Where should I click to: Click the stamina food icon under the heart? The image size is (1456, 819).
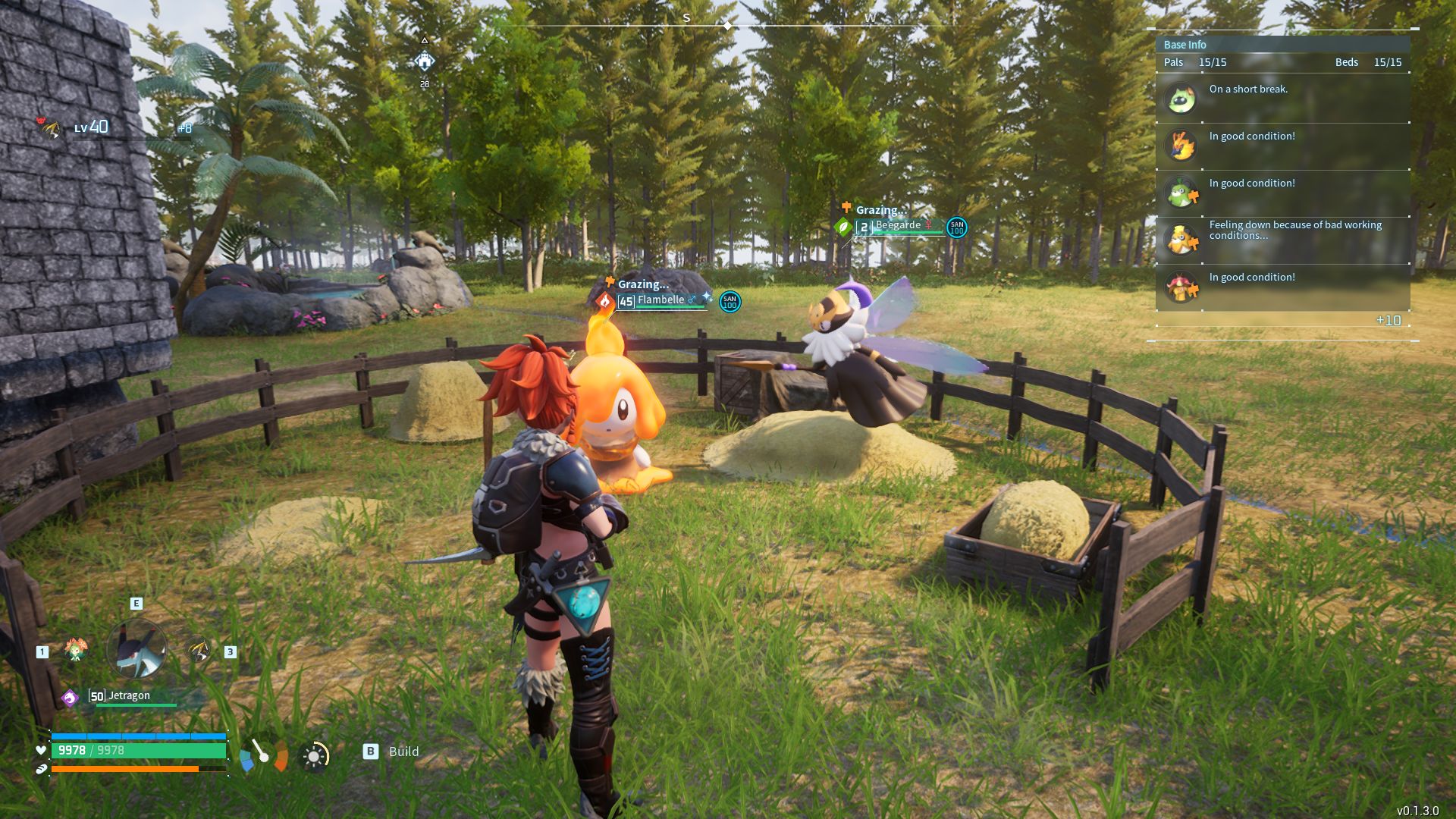click(40, 768)
